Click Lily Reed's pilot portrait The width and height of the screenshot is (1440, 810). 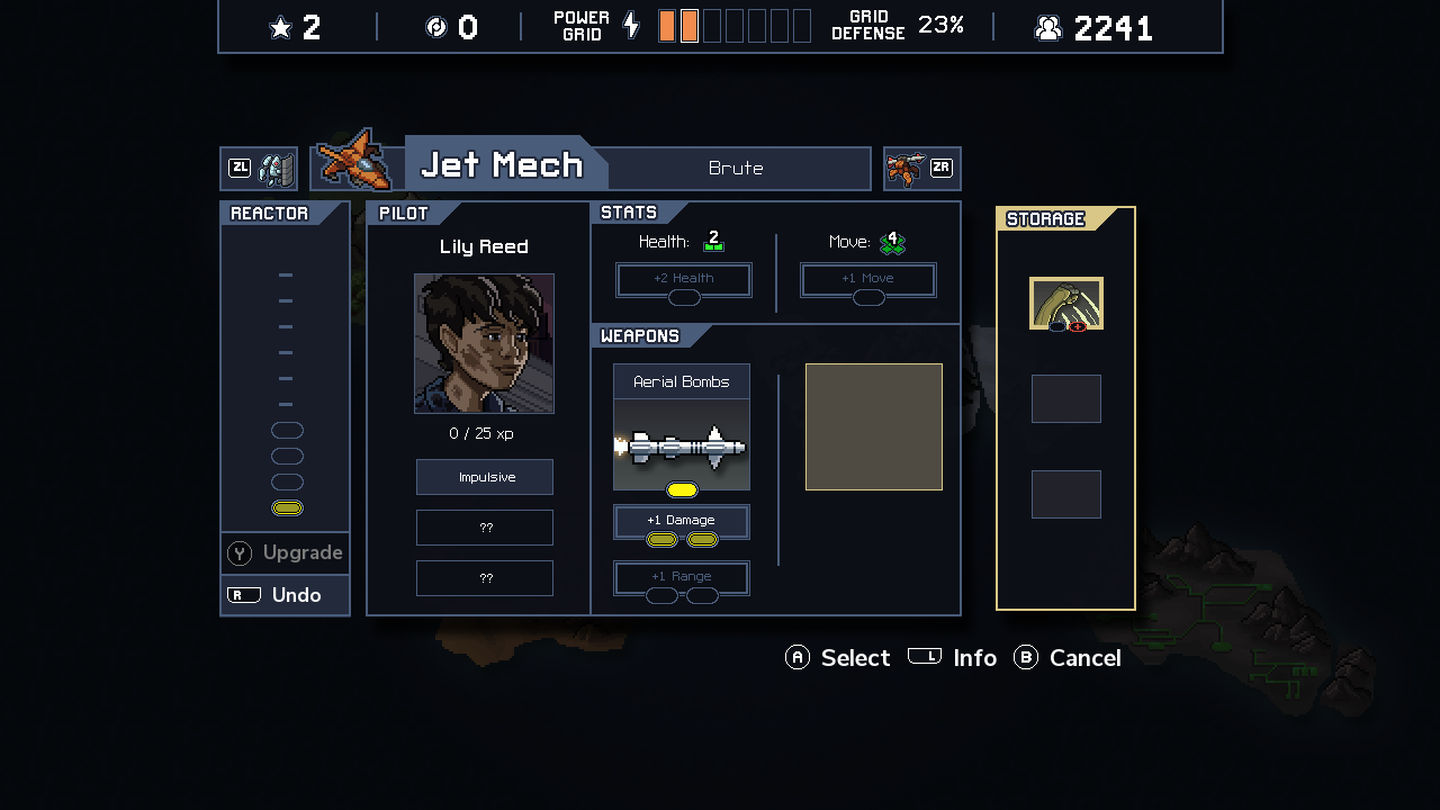(484, 343)
